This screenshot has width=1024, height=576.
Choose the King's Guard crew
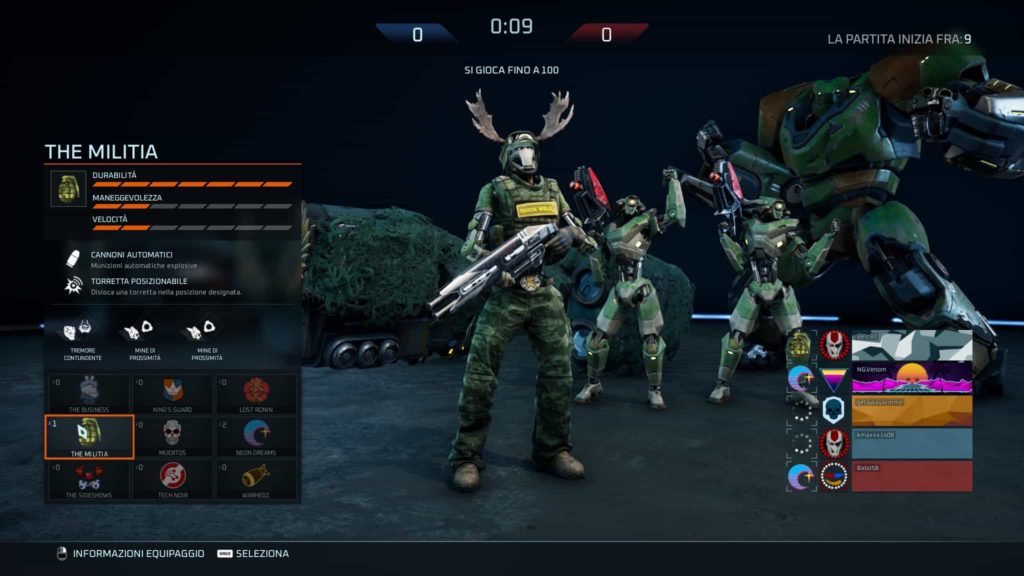(x=172, y=394)
